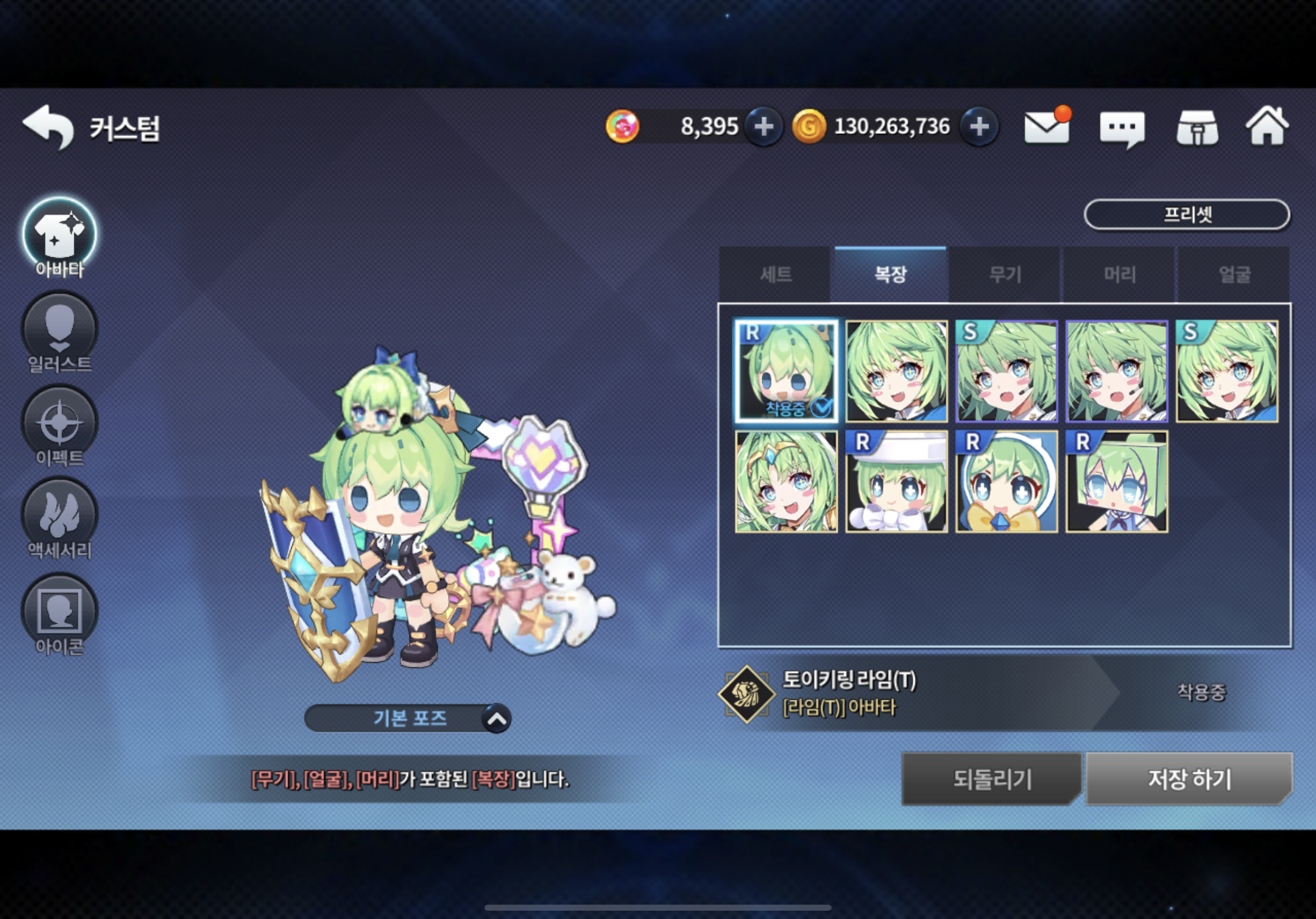The image size is (1316, 919).
Task: Save the outfit with 저장 하기
Action: pyautogui.click(x=1189, y=779)
